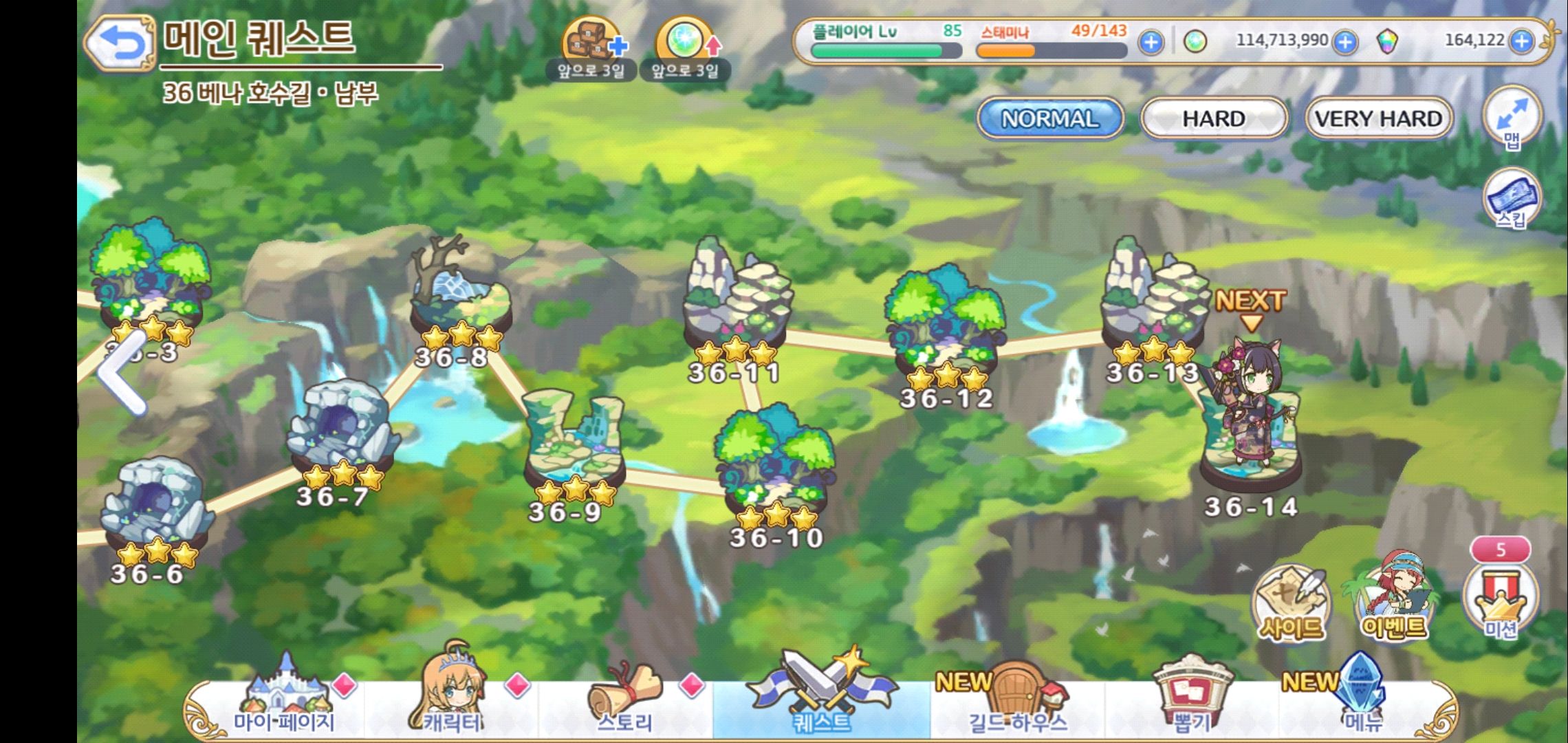Add stamina with the plus button

[1151, 42]
